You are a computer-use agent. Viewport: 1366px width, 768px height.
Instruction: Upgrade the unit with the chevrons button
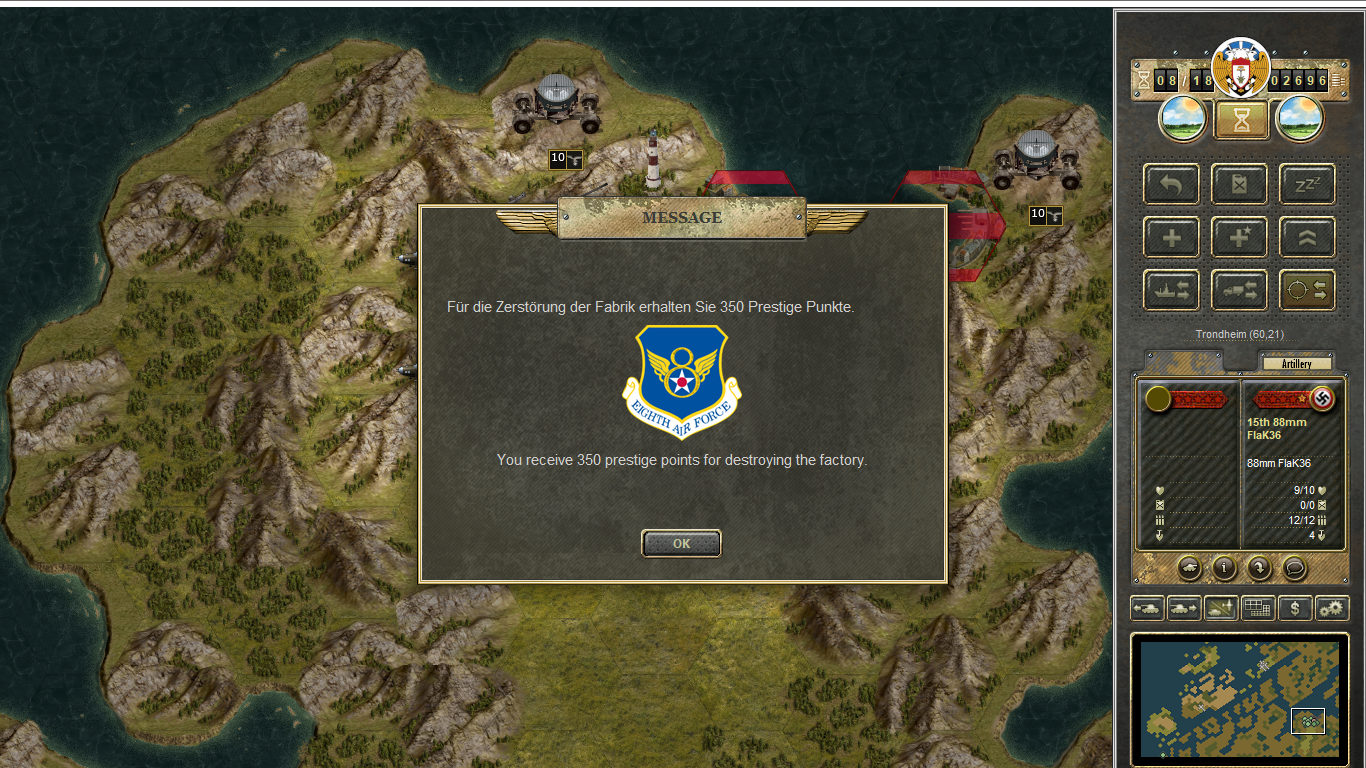[x=1307, y=238]
